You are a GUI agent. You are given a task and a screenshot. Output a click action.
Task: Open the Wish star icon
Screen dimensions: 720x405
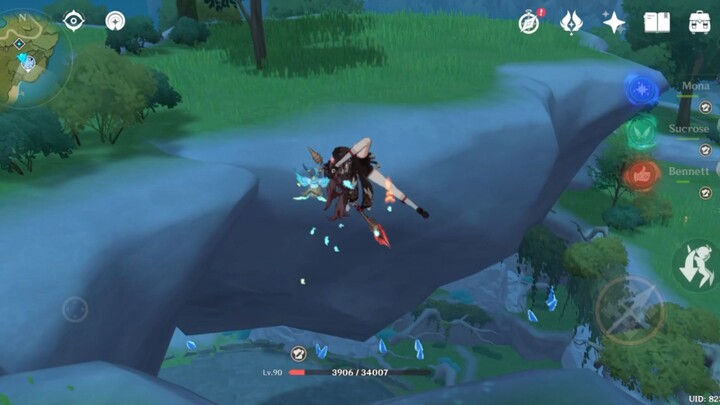[614, 22]
